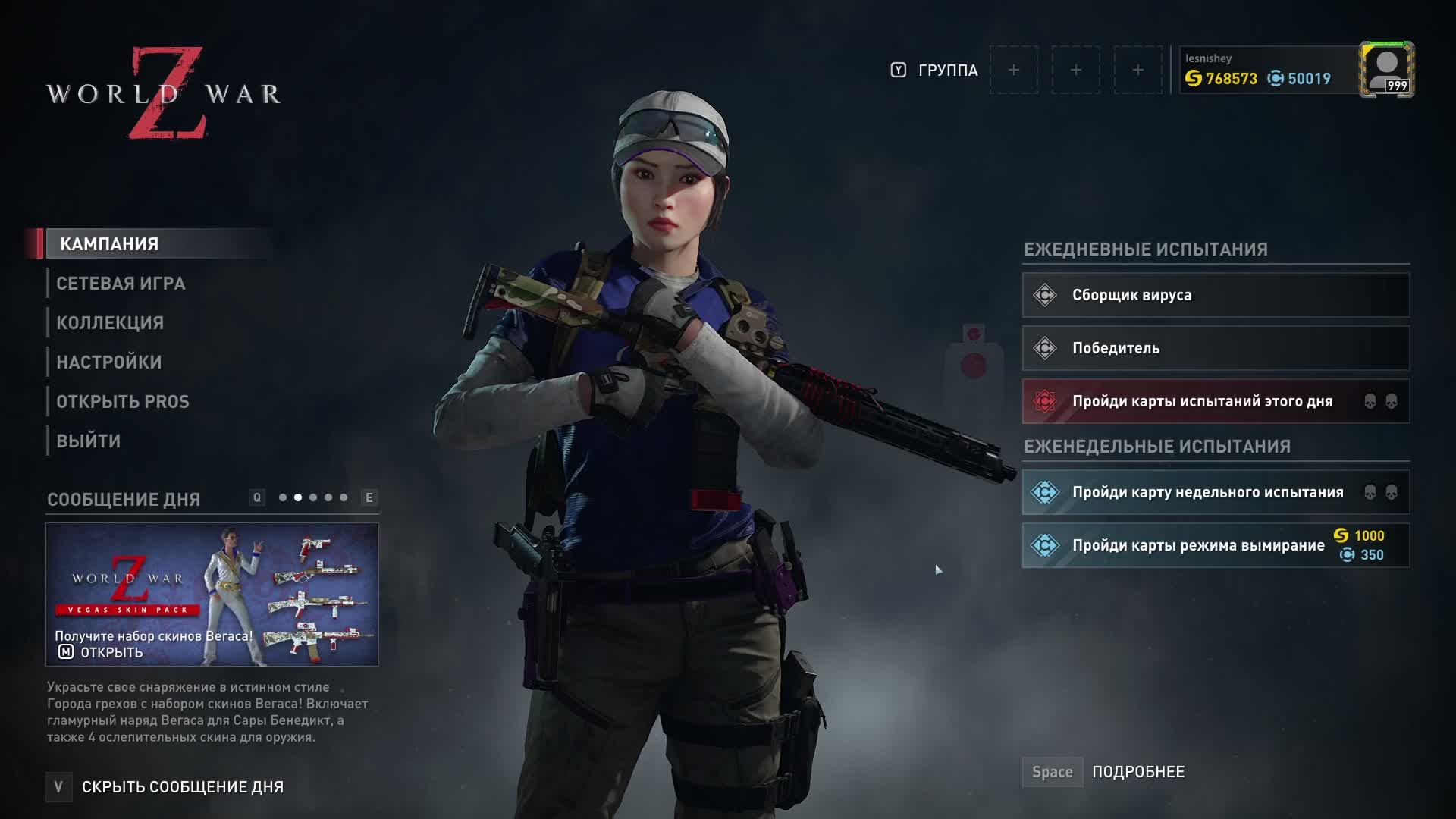Choose the Открыть PROS menu entry

click(x=123, y=402)
